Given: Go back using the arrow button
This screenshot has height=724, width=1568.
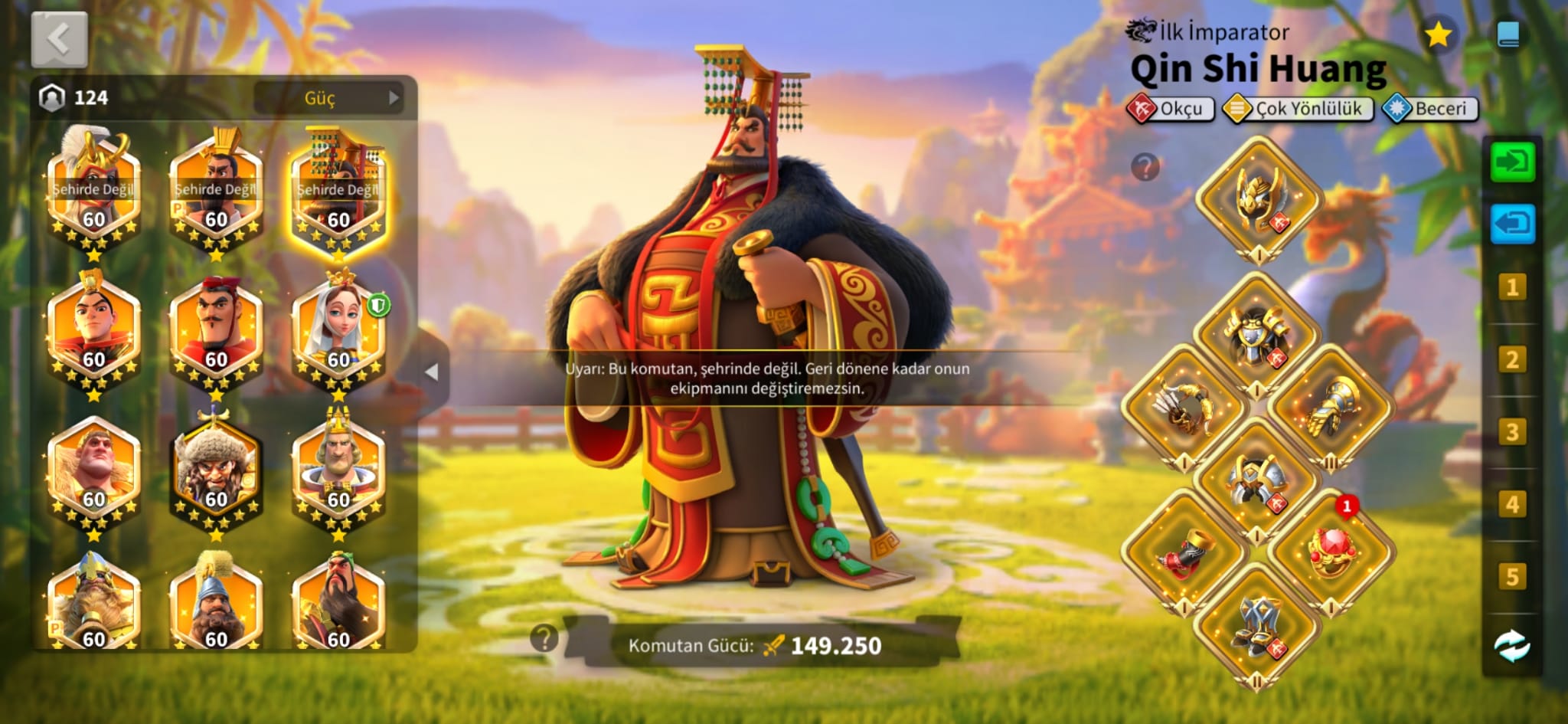Looking at the screenshot, I should point(59,39).
